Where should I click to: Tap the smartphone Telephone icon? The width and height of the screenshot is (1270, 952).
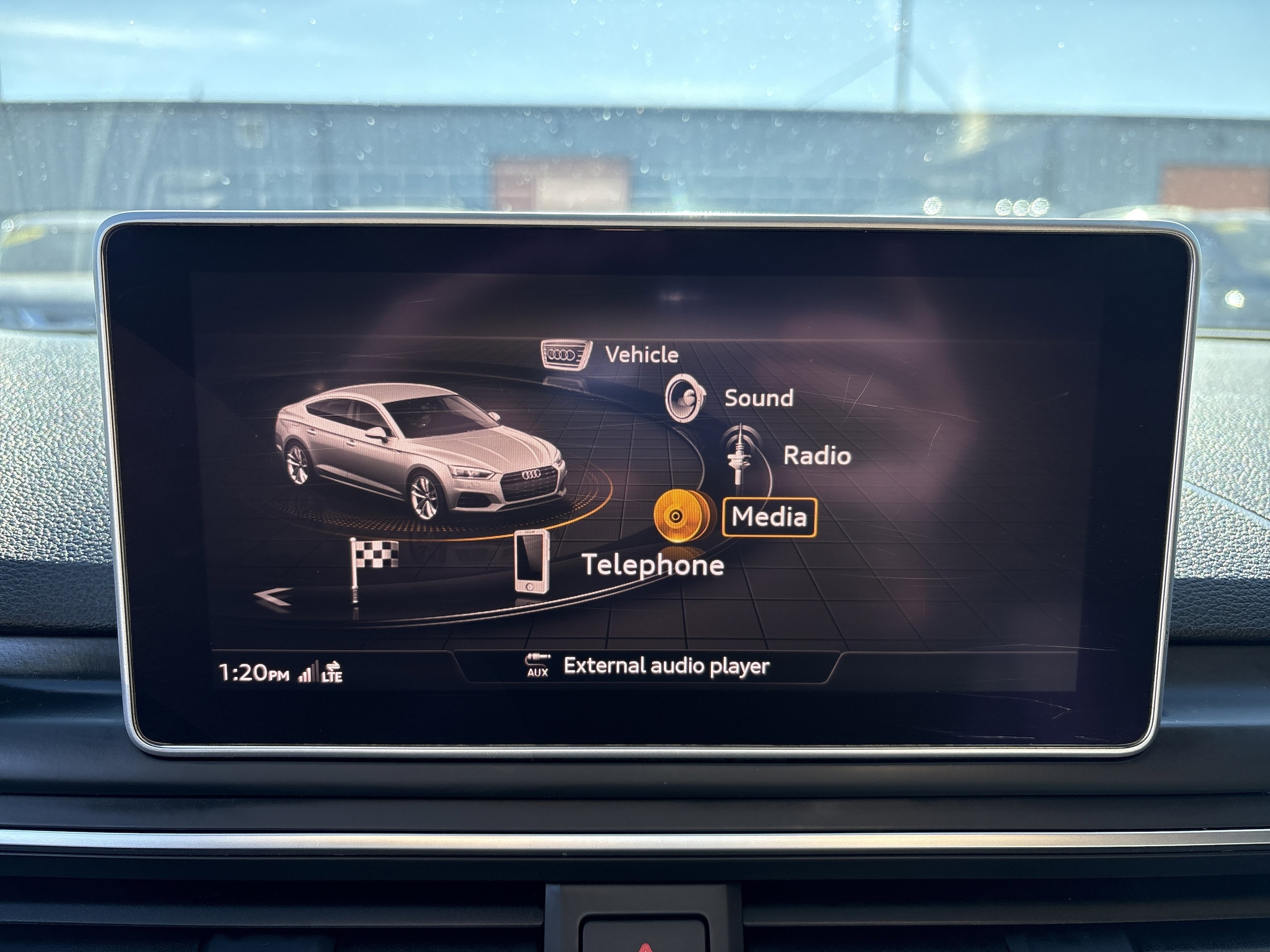[x=531, y=561]
